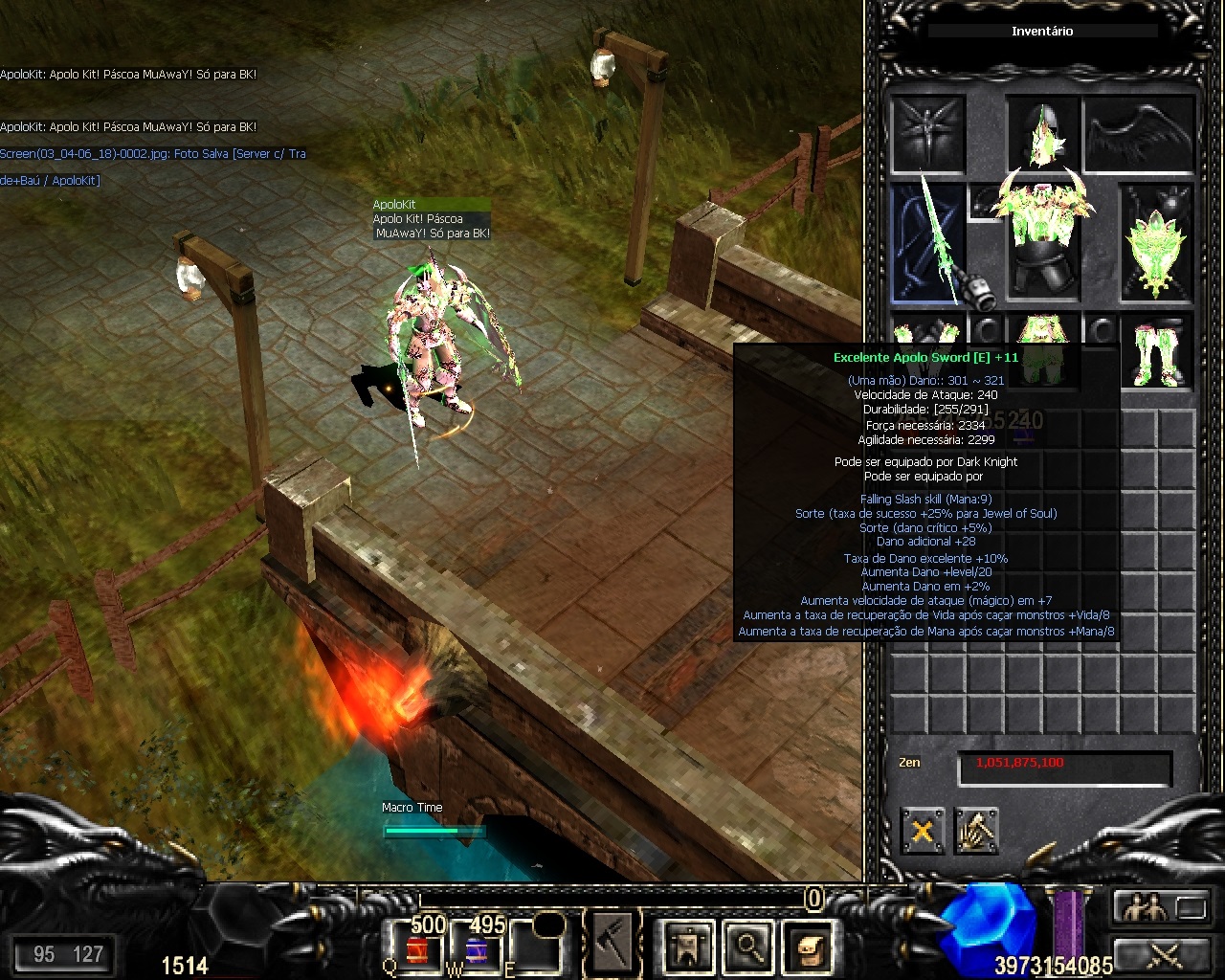
Task: Click the equipped green armor slot
Action: tap(1042, 239)
